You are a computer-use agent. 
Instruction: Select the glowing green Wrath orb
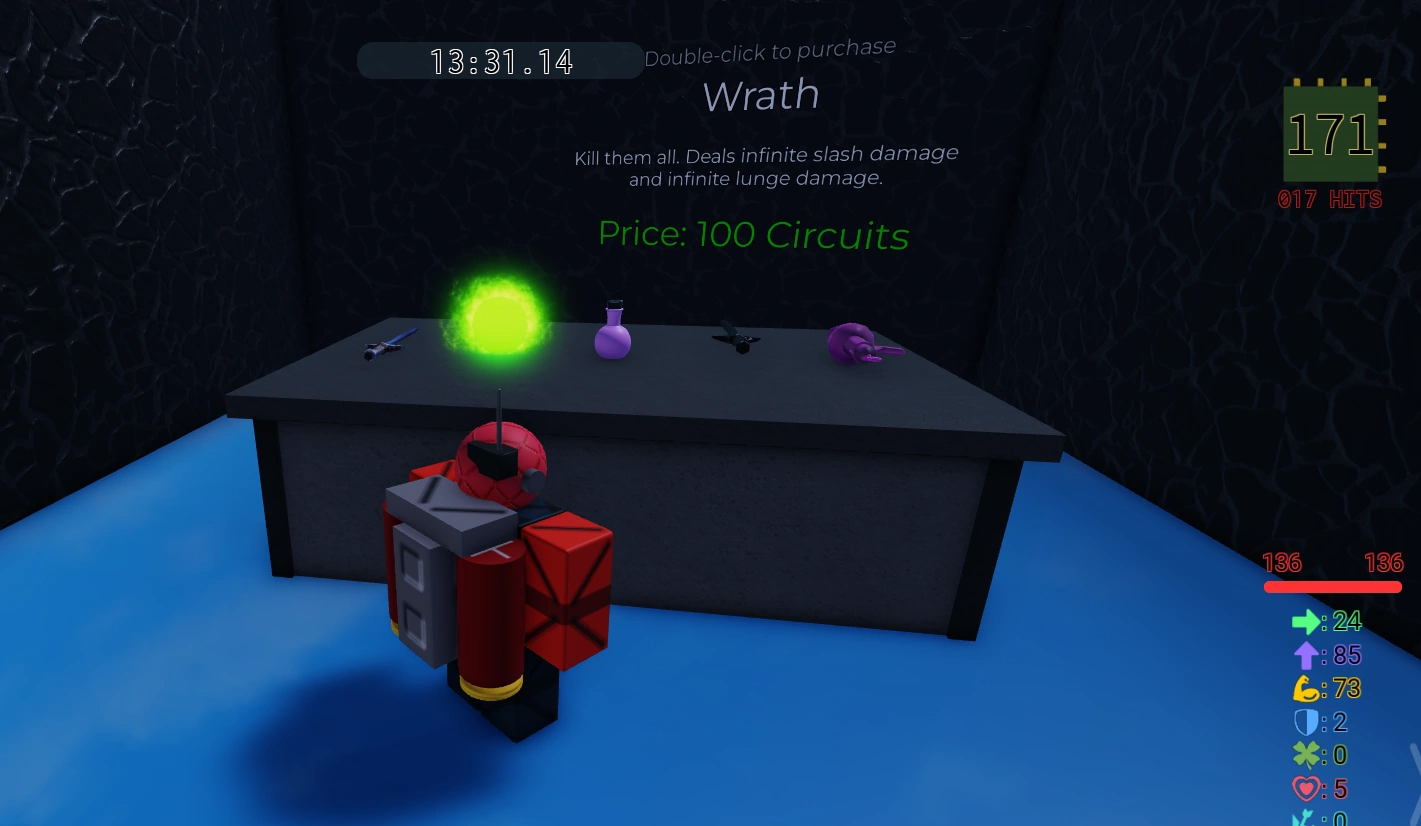[x=498, y=324]
